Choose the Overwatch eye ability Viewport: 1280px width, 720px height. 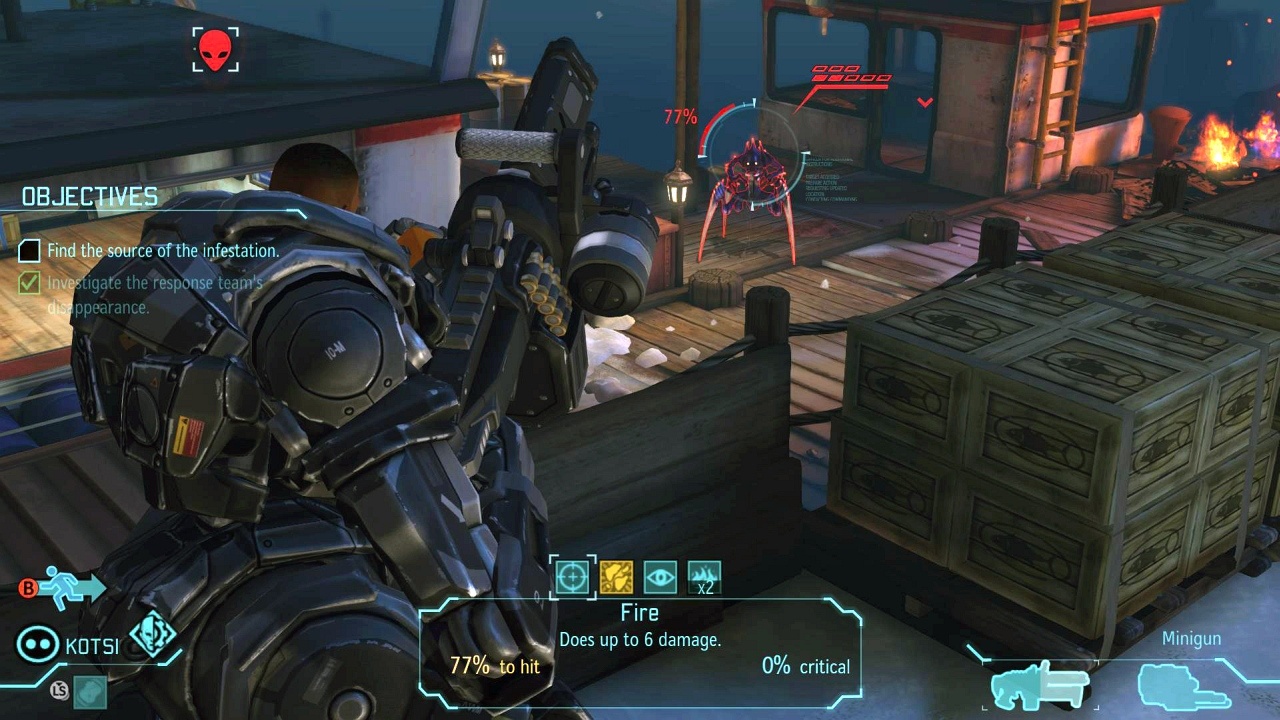point(660,577)
